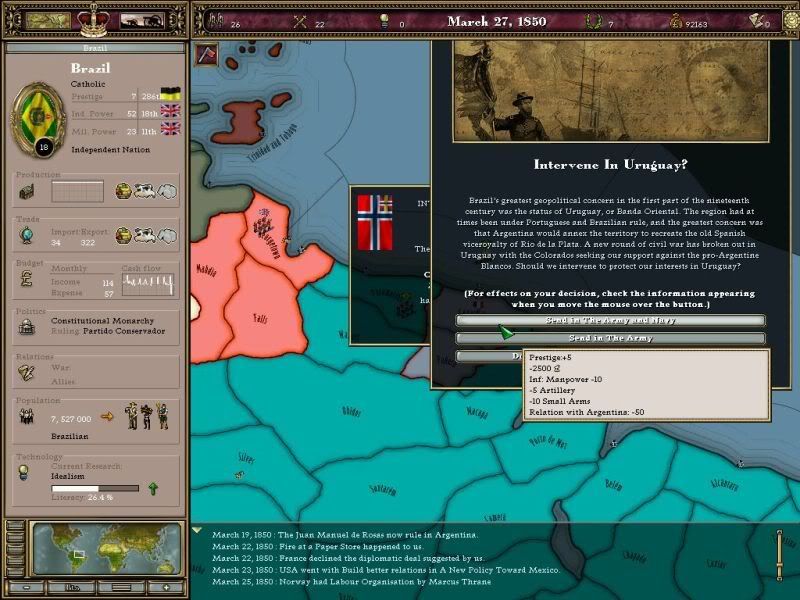Viewport: 800px width, 600px height.
Task: Click the royal crown button
Action: click(x=93, y=18)
